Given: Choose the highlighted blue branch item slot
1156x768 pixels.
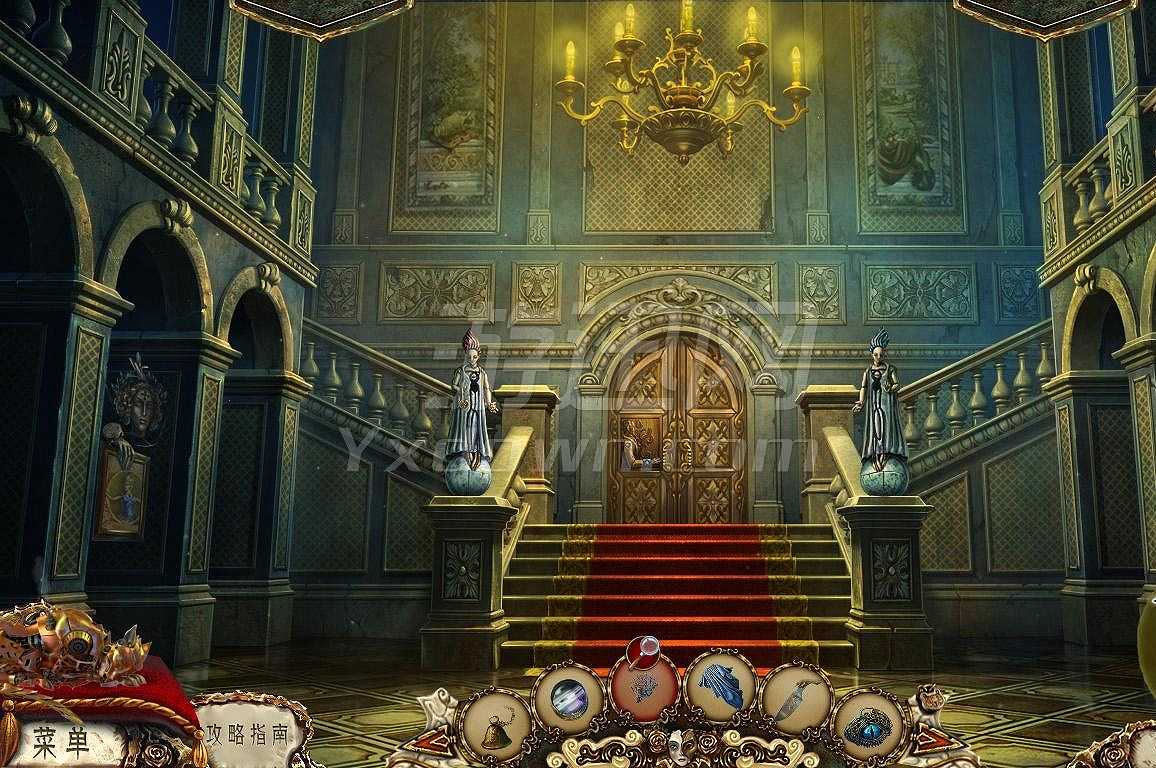Looking at the screenshot, I should [644, 688].
